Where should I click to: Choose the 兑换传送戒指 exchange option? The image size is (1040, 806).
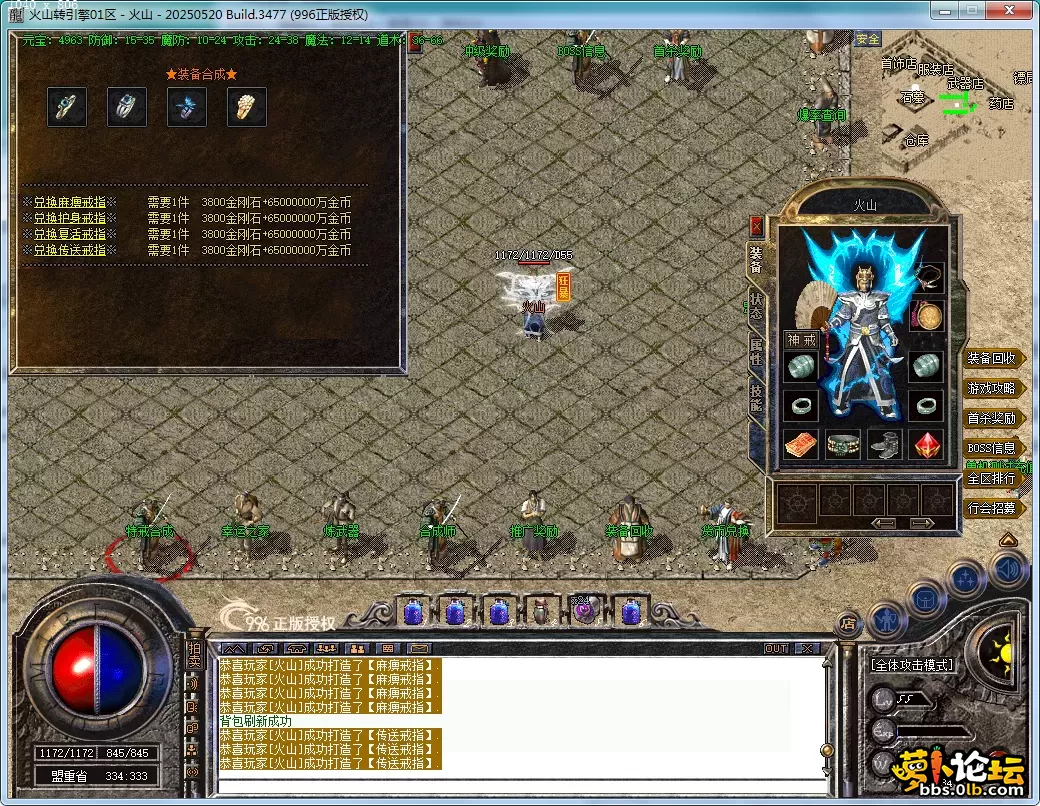click(69, 250)
